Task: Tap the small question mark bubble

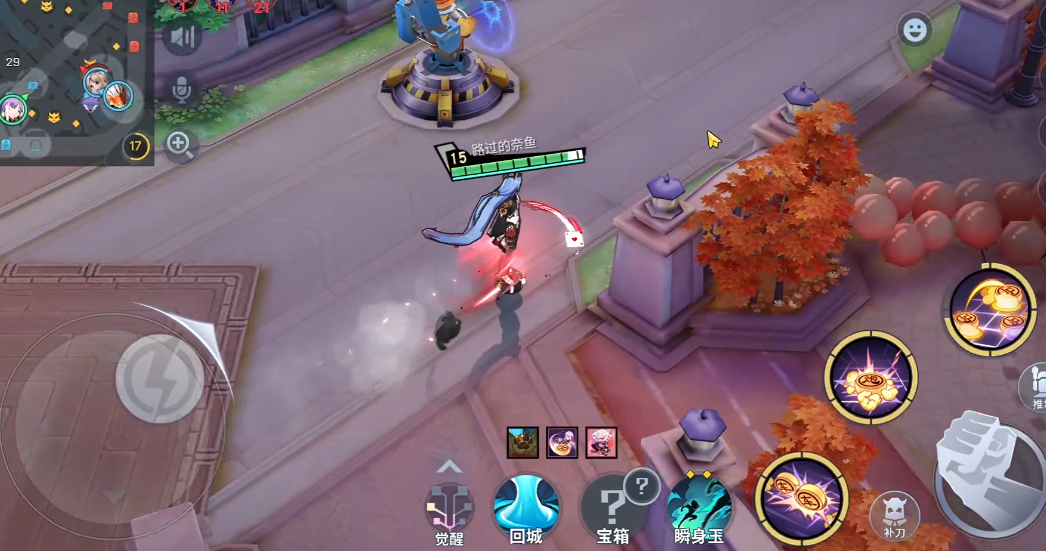Action: 641,486
